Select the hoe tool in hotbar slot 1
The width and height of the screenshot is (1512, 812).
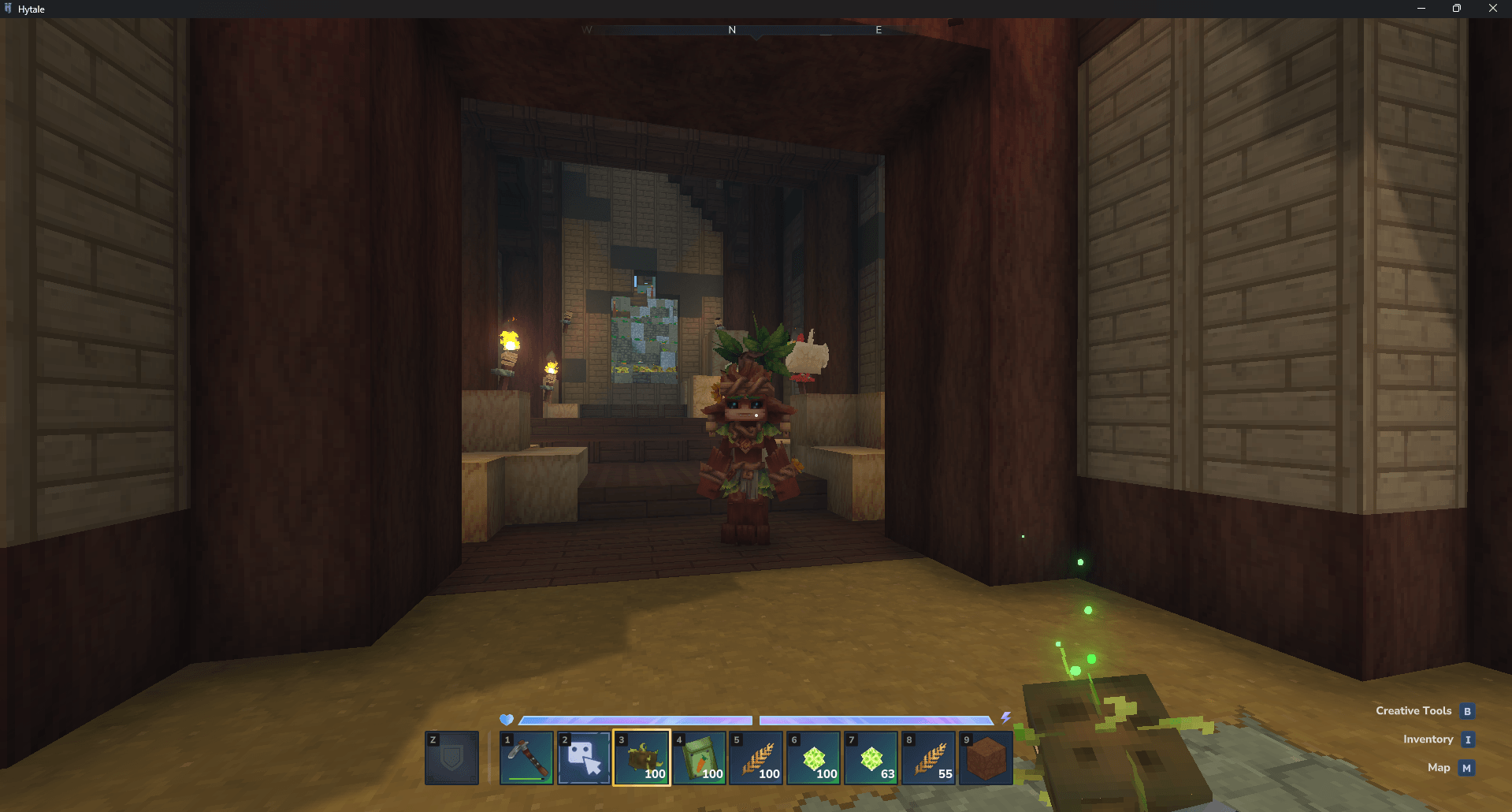point(526,758)
